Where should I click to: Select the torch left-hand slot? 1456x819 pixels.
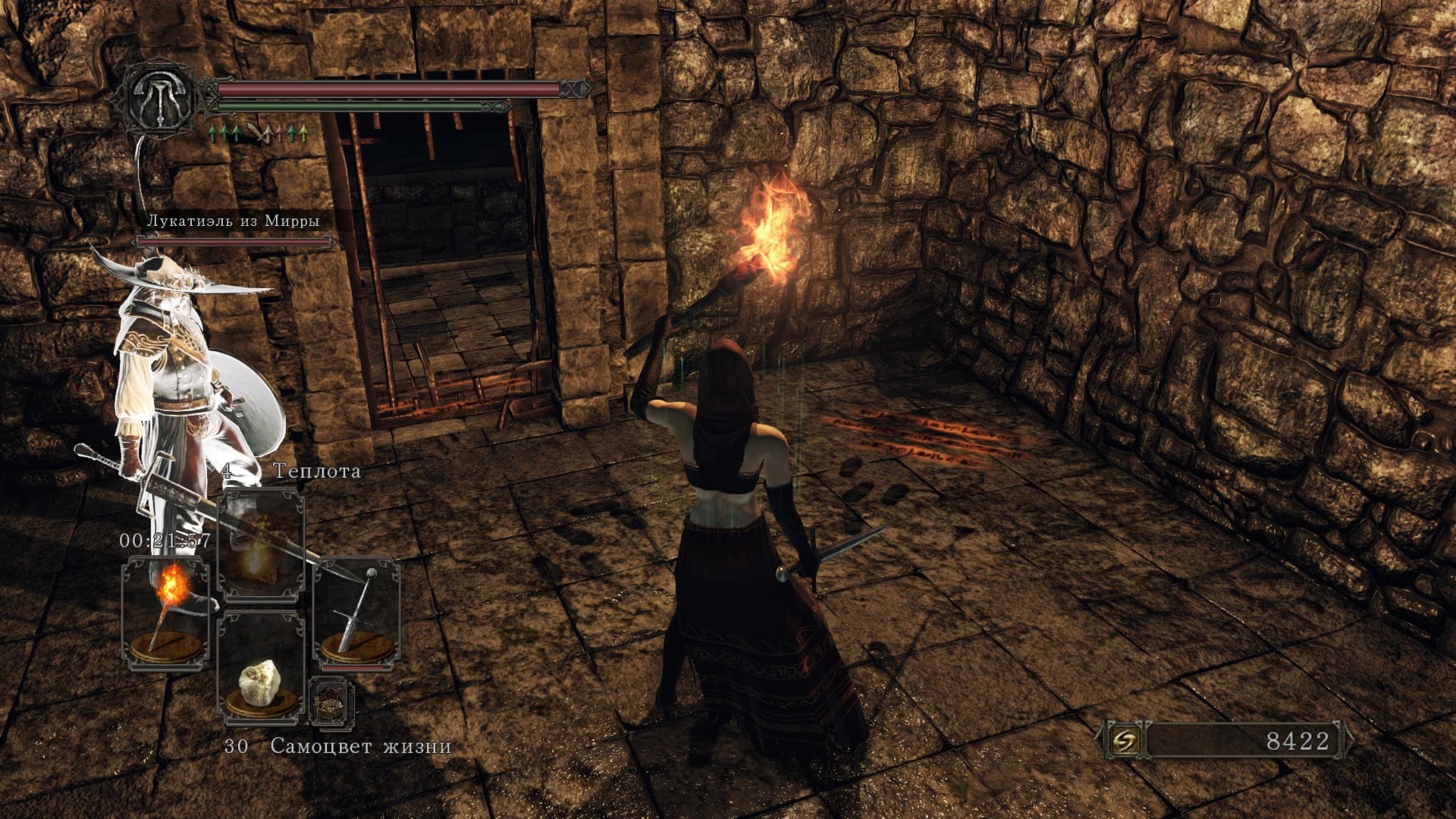pos(166,613)
